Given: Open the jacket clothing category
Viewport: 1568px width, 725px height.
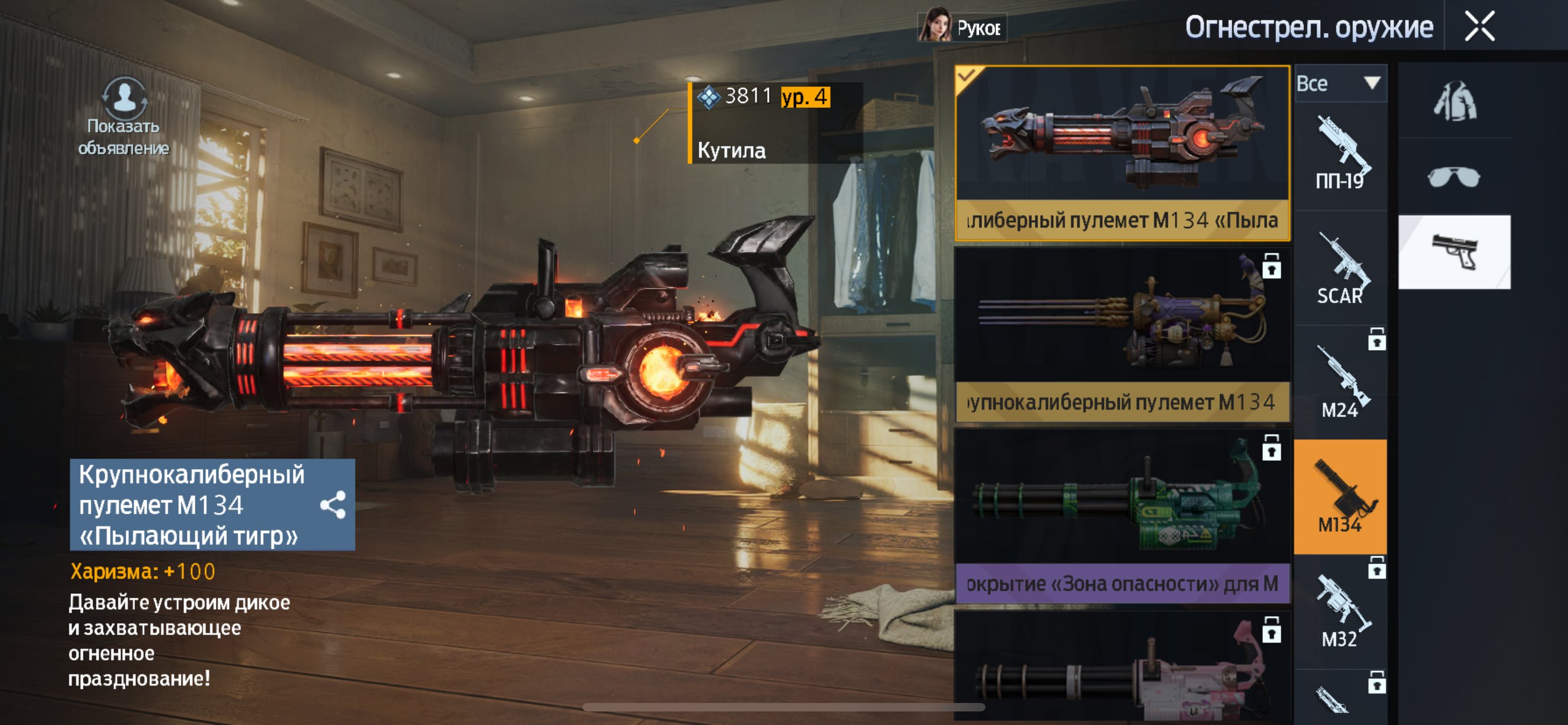Looking at the screenshot, I should [1453, 102].
